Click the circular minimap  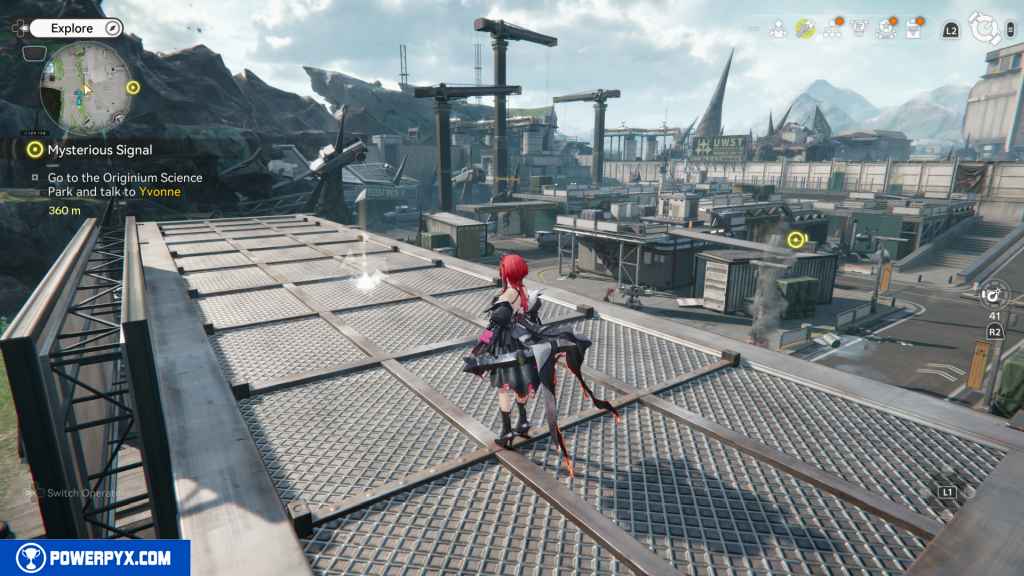84,88
